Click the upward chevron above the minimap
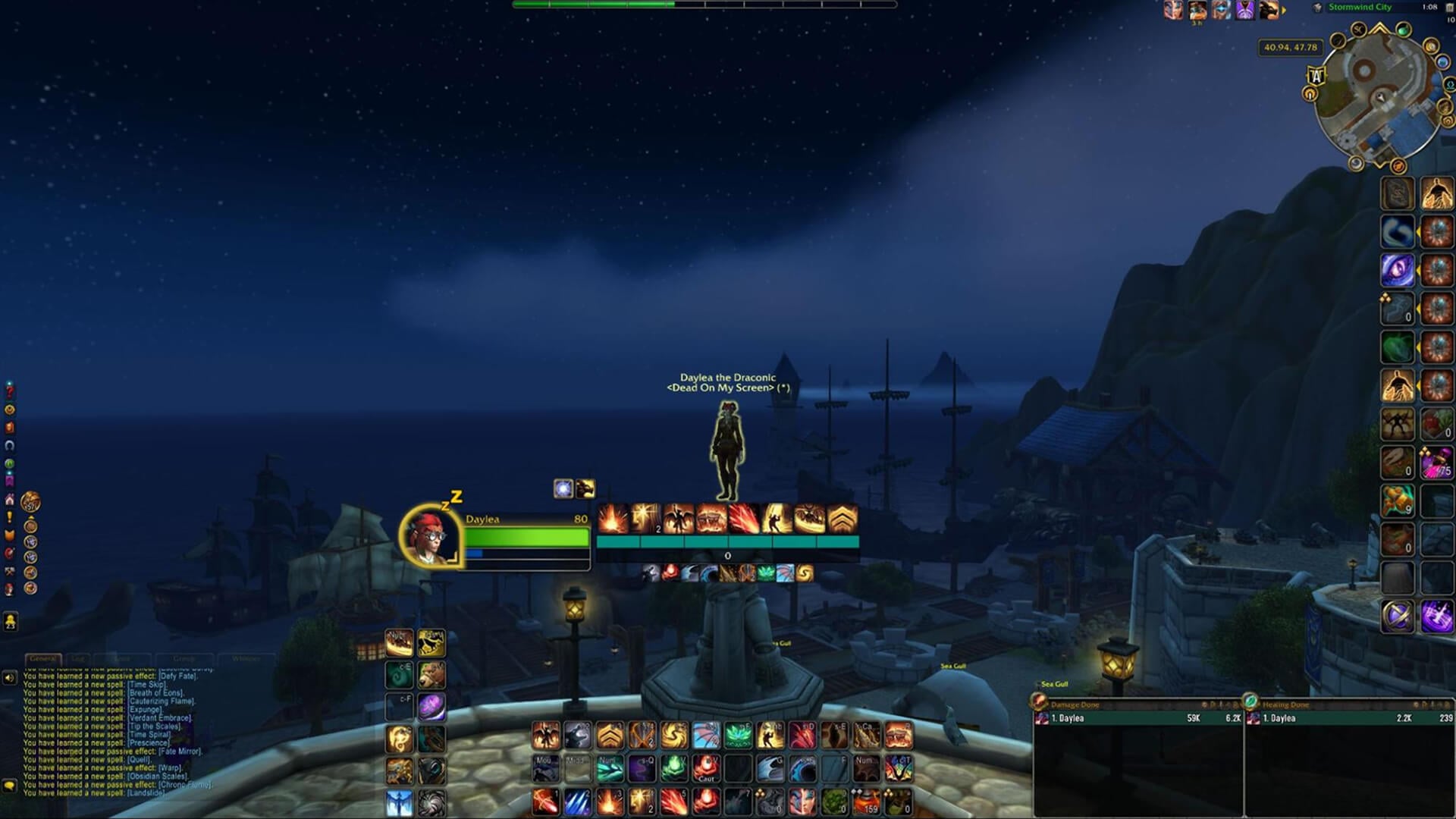The image size is (1456, 819). point(1378,27)
